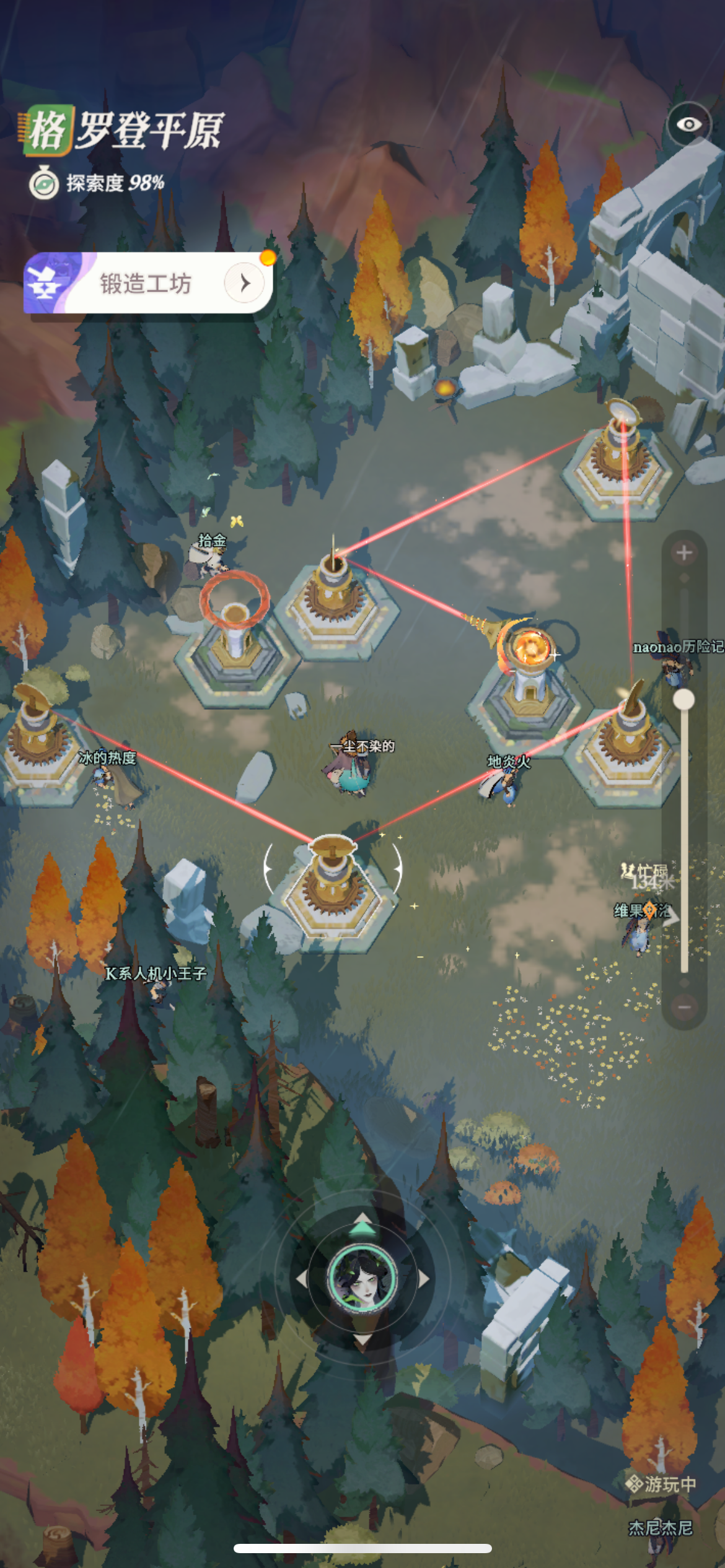Open the 锻造工坊 quest tracker
Image resolution: width=725 pixels, height=1568 pixels.
tap(149, 284)
